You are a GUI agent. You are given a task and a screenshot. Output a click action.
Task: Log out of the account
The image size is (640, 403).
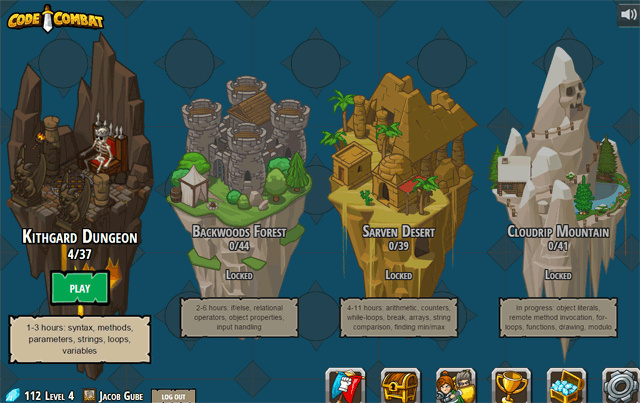pos(173,396)
